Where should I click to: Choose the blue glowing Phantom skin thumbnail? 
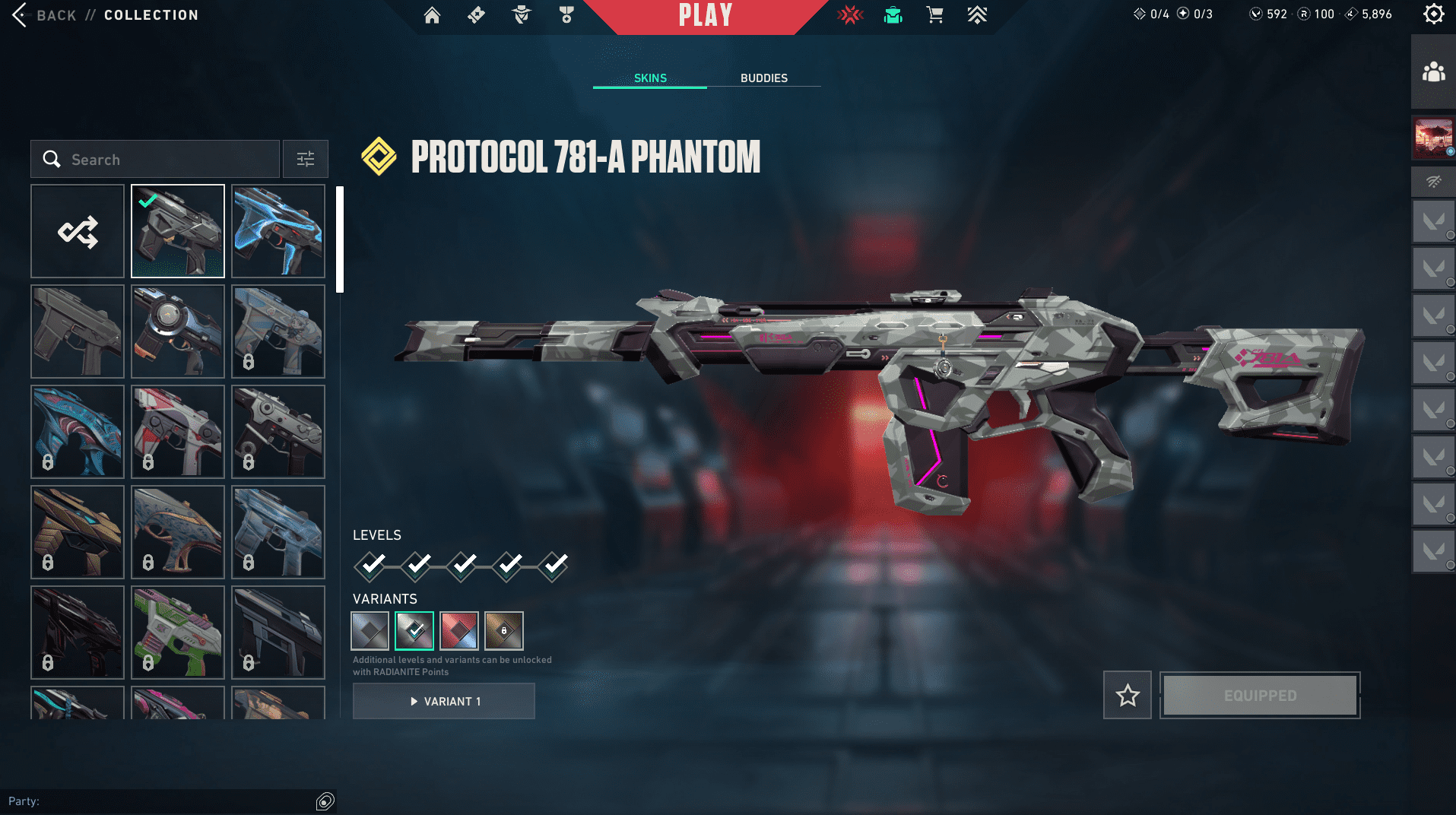tap(278, 231)
